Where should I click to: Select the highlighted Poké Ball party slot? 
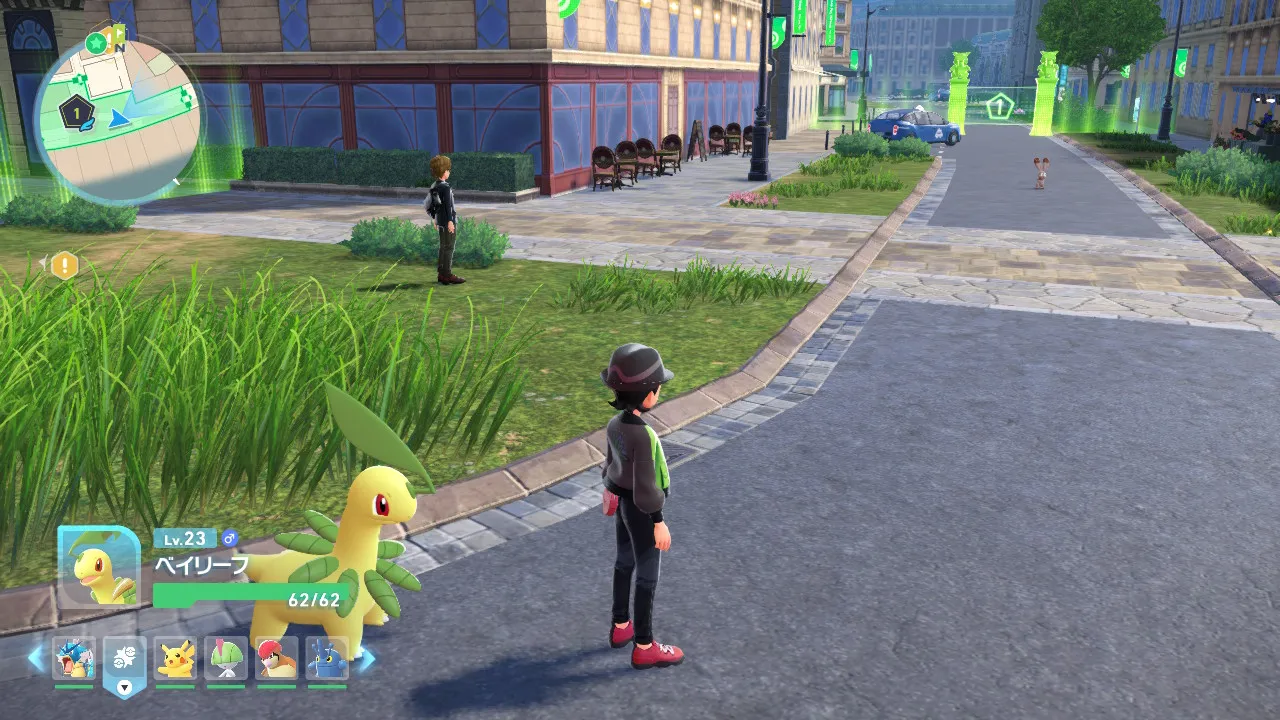[125, 659]
